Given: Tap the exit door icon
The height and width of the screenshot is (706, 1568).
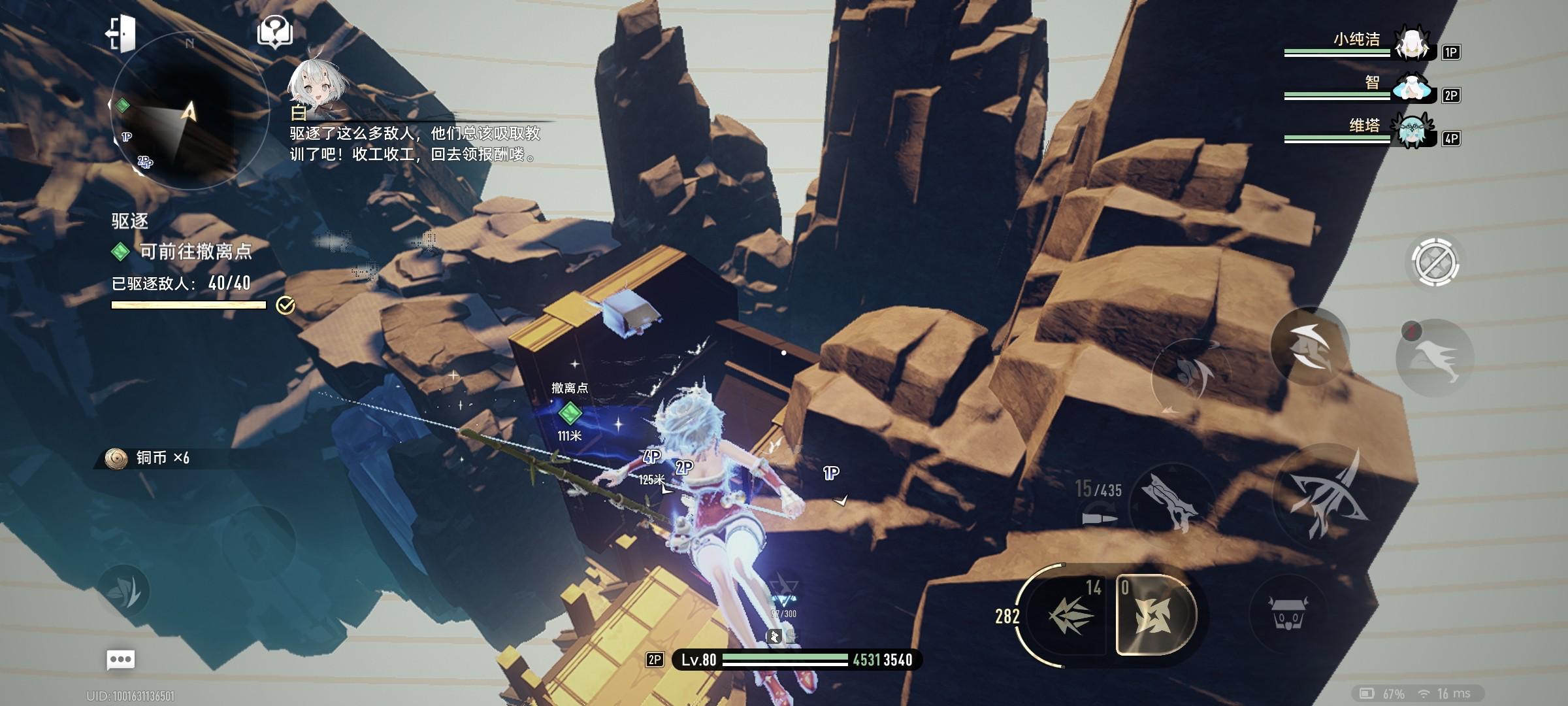Looking at the screenshot, I should (x=121, y=33).
